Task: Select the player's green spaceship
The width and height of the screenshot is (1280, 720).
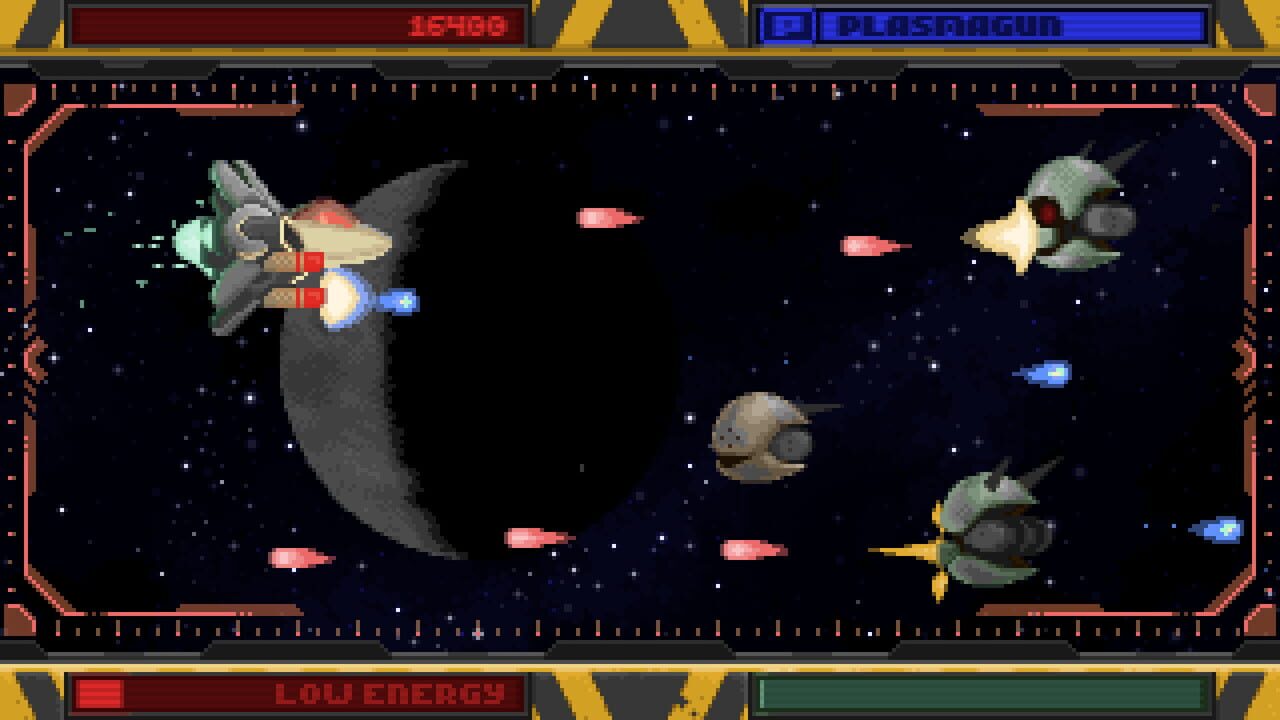Action: click(280, 245)
